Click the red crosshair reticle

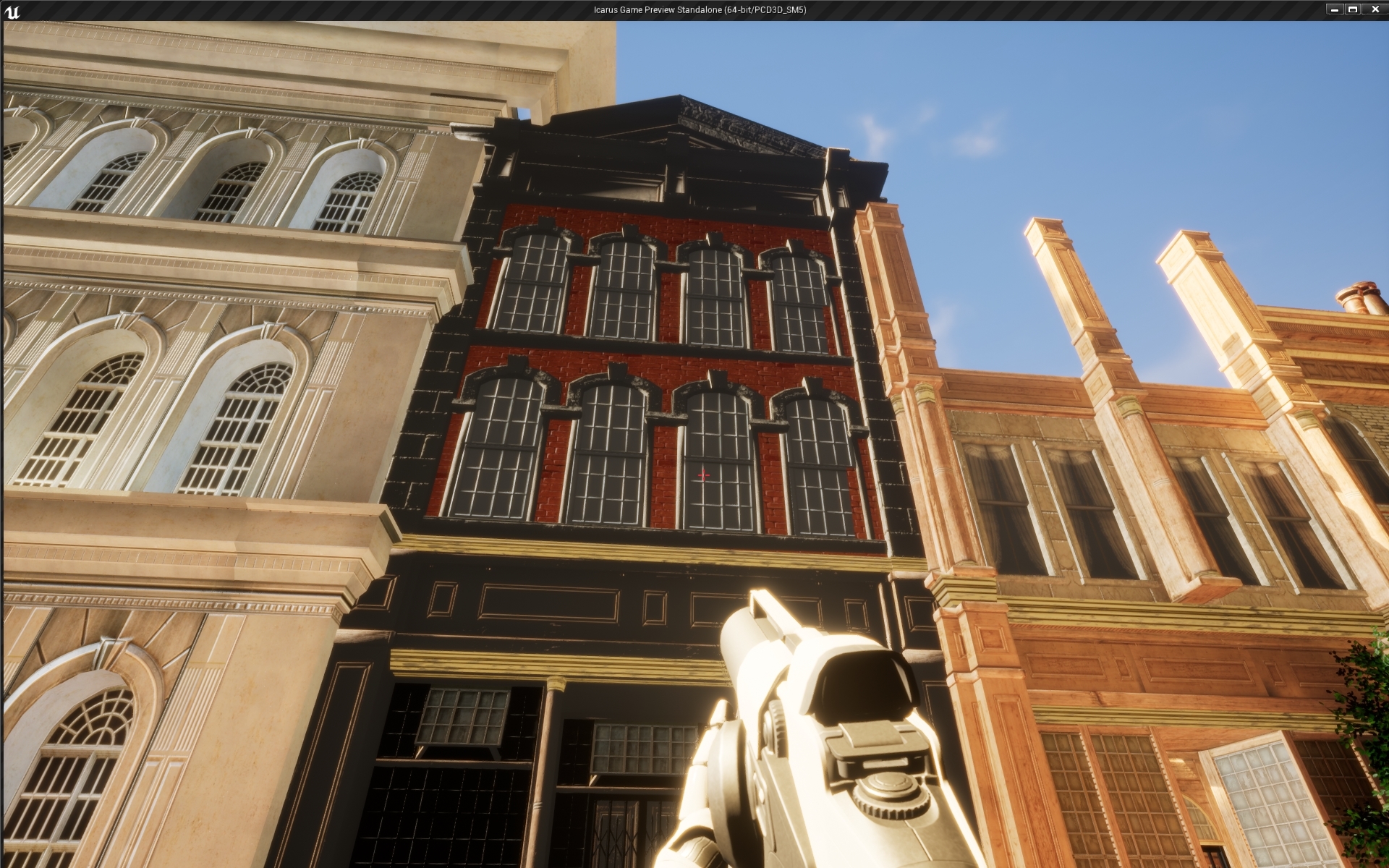(702, 475)
